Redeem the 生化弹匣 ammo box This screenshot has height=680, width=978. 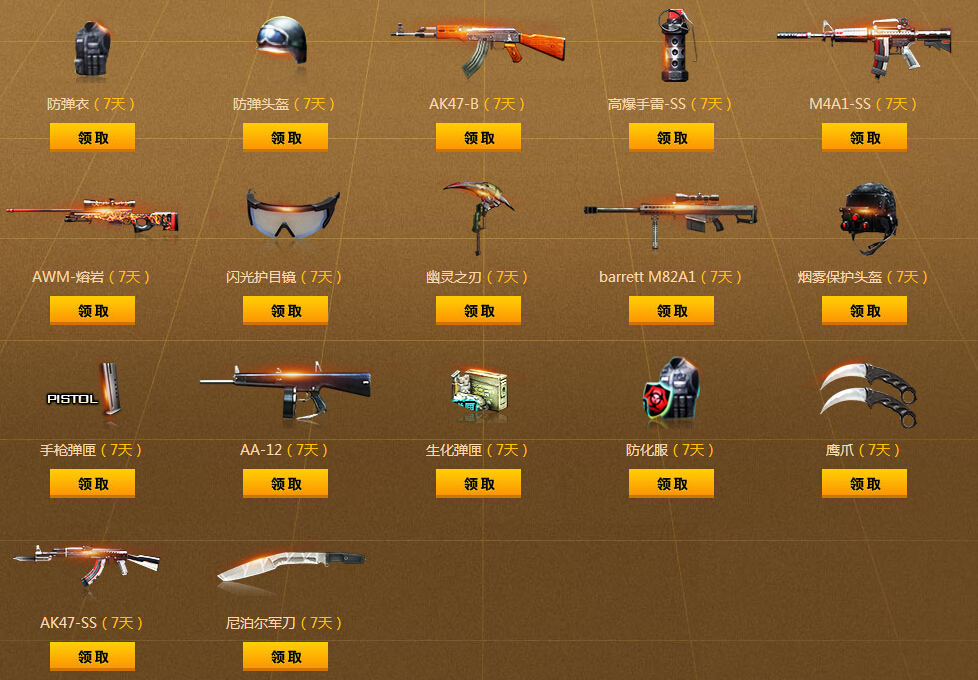pyautogui.click(x=478, y=484)
